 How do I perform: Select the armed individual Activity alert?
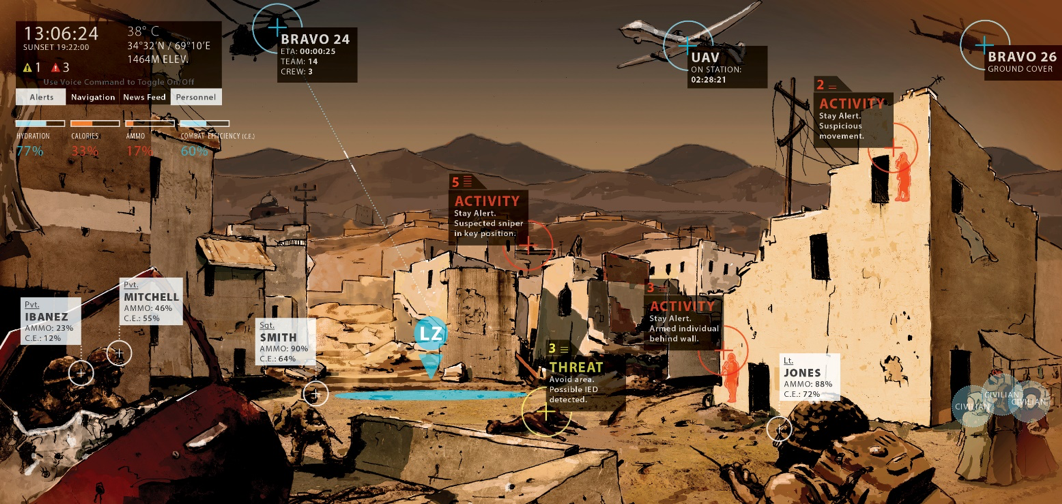pyautogui.click(x=682, y=317)
